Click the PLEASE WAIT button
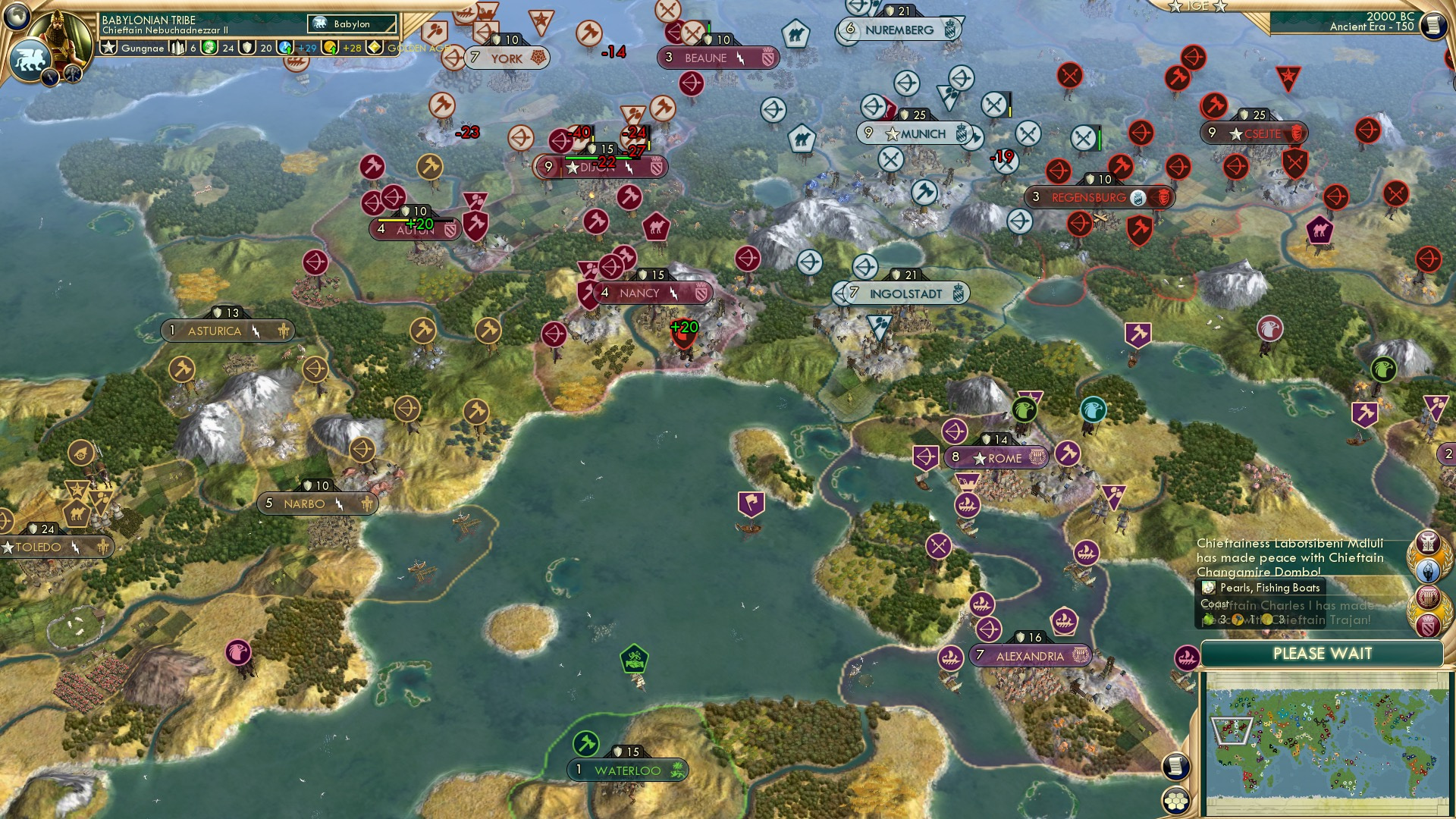Image resolution: width=1456 pixels, height=819 pixels. coord(1325,653)
